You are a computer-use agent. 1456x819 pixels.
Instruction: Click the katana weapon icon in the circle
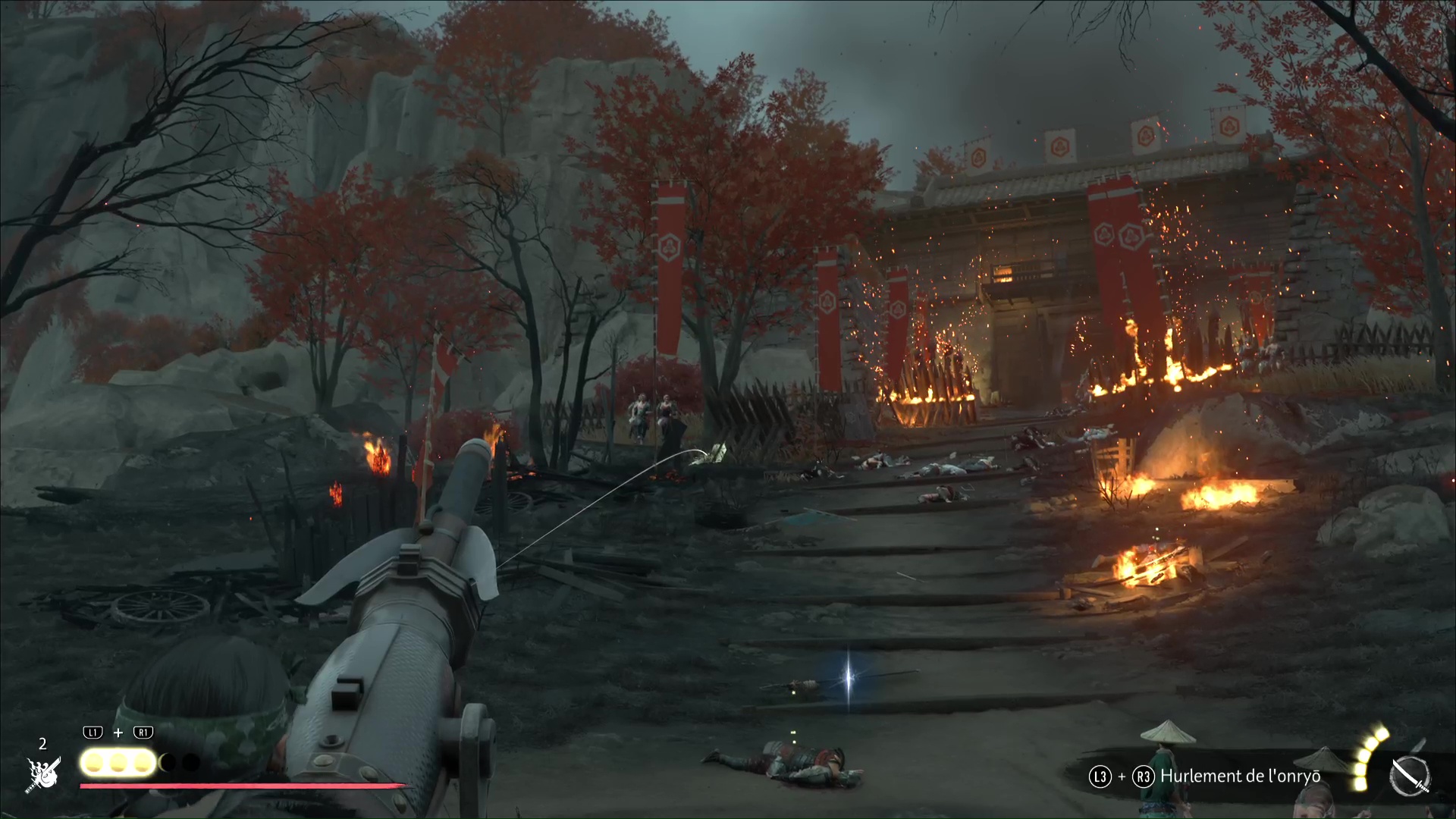pyautogui.click(x=1410, y=777)
